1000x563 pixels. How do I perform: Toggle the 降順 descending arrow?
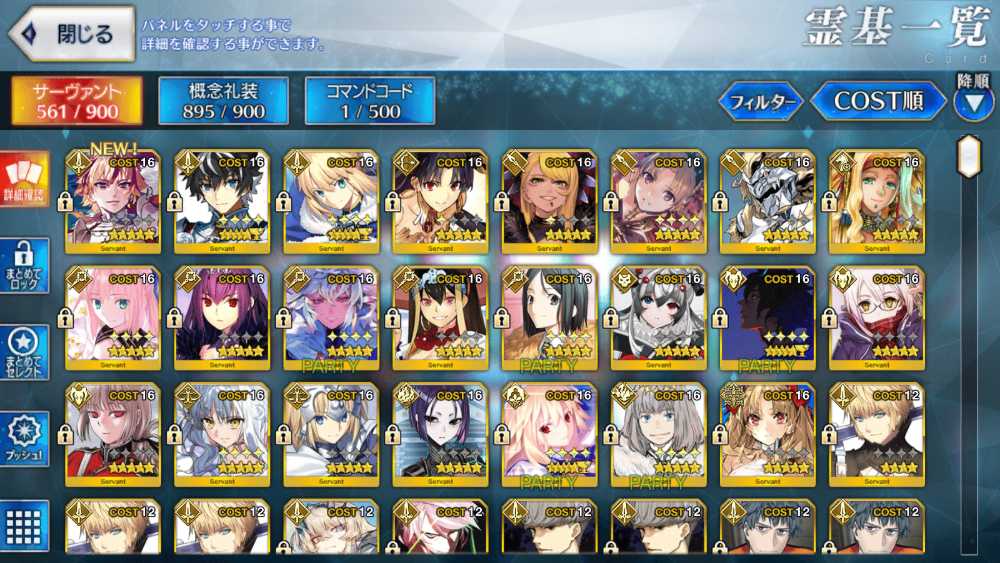pyautogui.click(x=973, y=102)
